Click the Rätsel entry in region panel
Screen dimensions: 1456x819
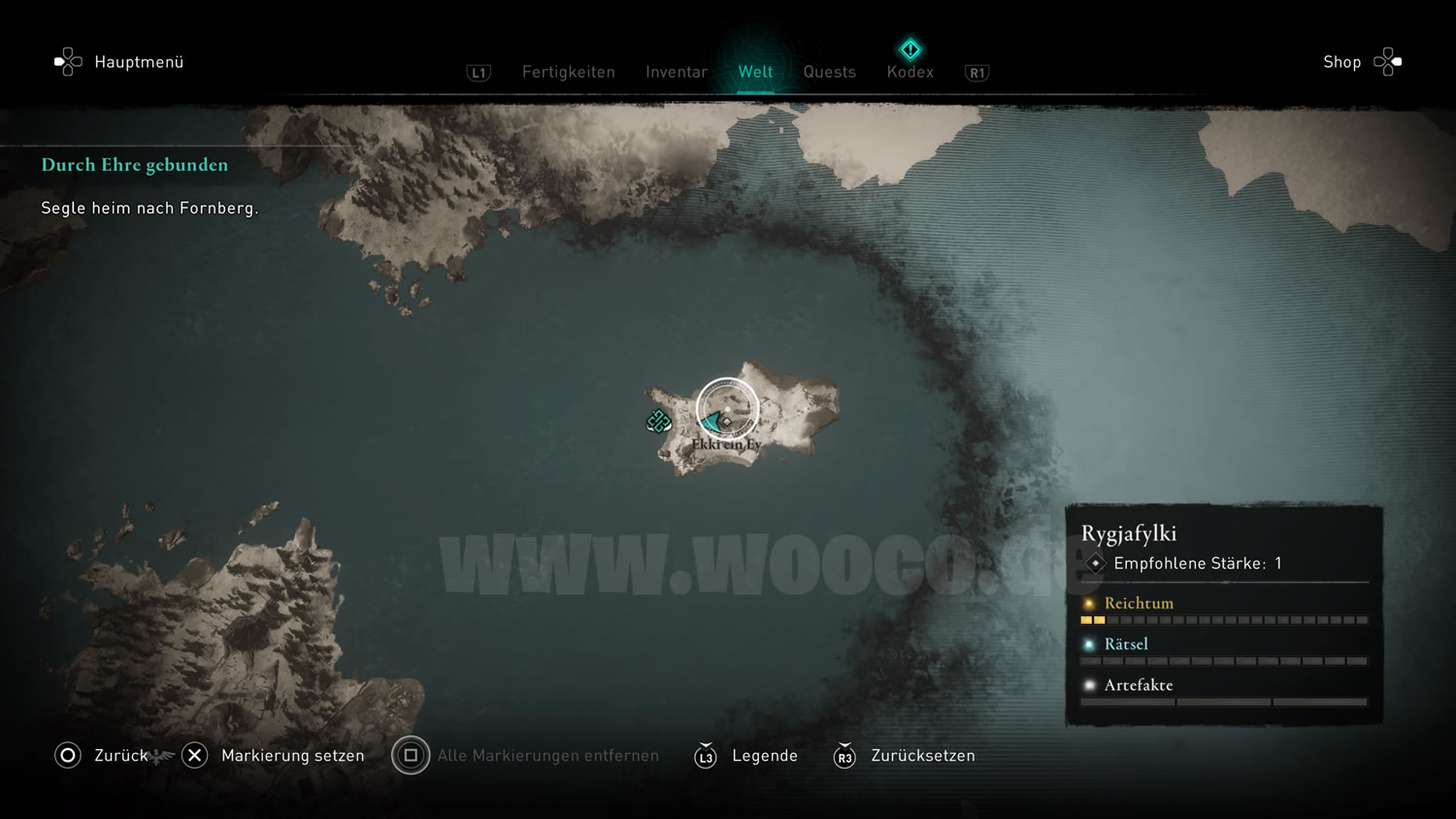(x=1126, y=644)
